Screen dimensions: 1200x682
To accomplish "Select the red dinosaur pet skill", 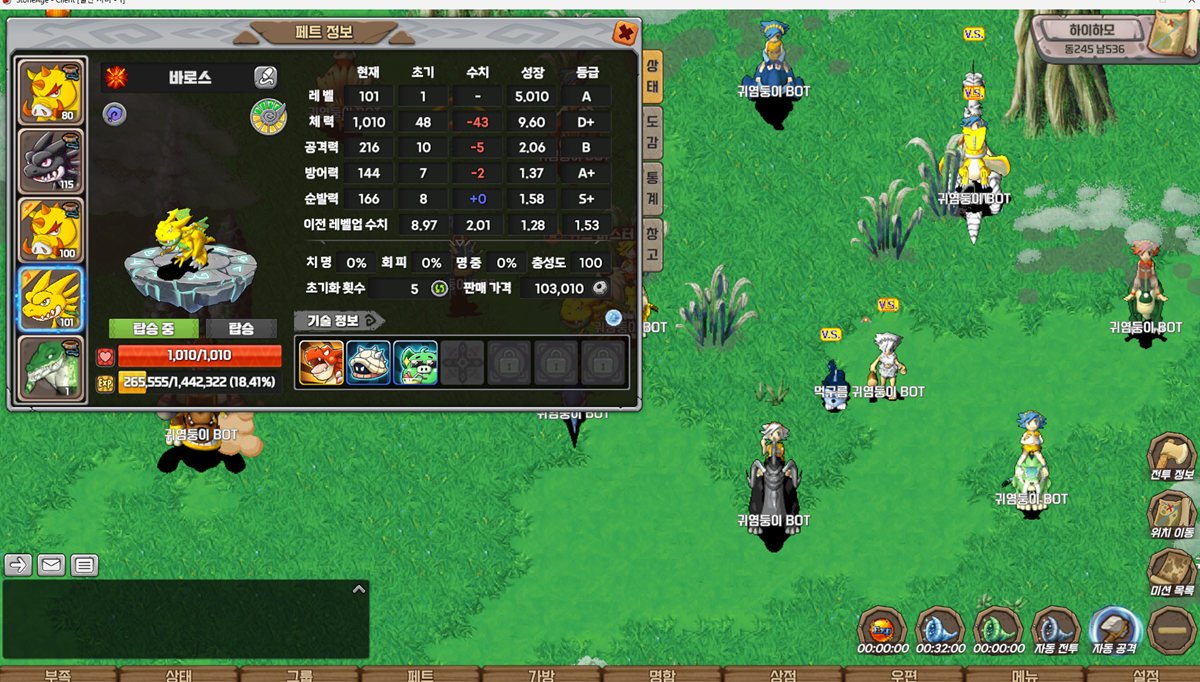I will pyautogui.click(x=321, y=362).
